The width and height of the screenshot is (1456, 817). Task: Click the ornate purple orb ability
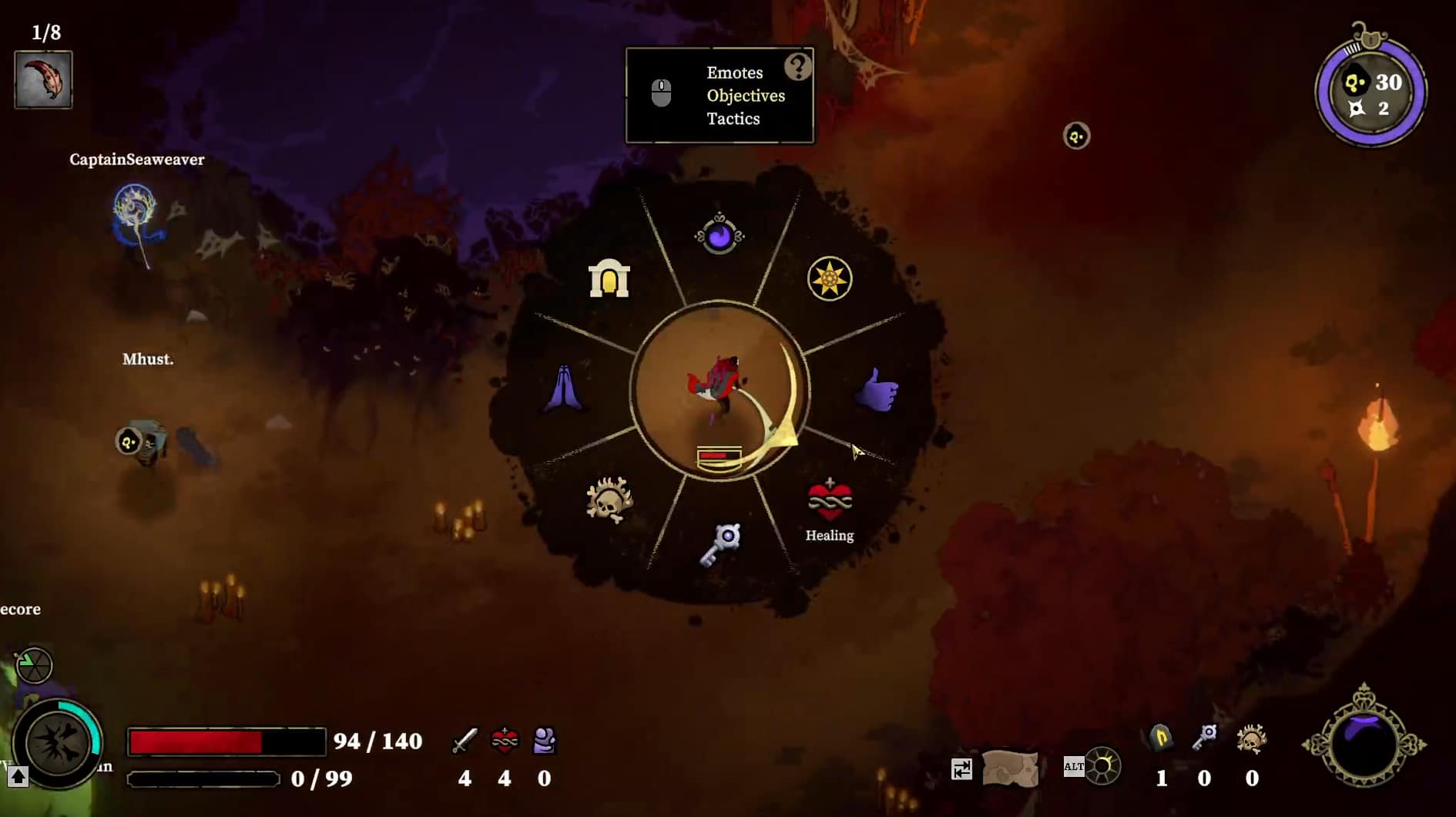(x=1364, y=743)
